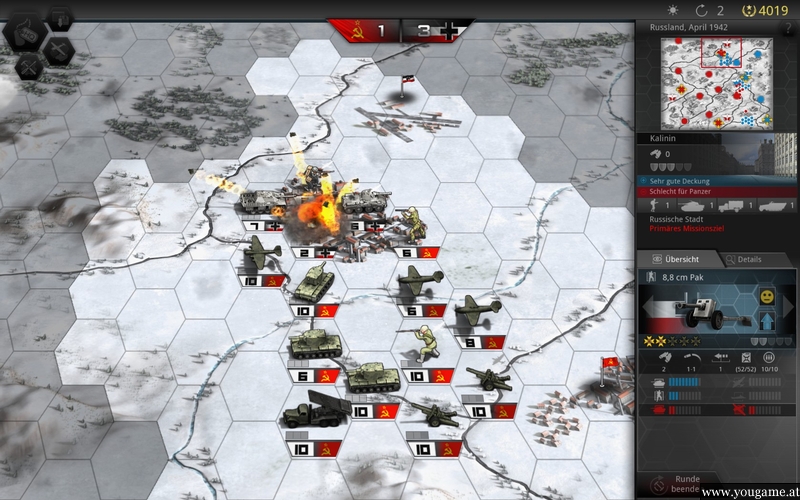Screen dimensions: 800x500
Task: Click the yellow morale face icon
Action: [x=766, y=297]
